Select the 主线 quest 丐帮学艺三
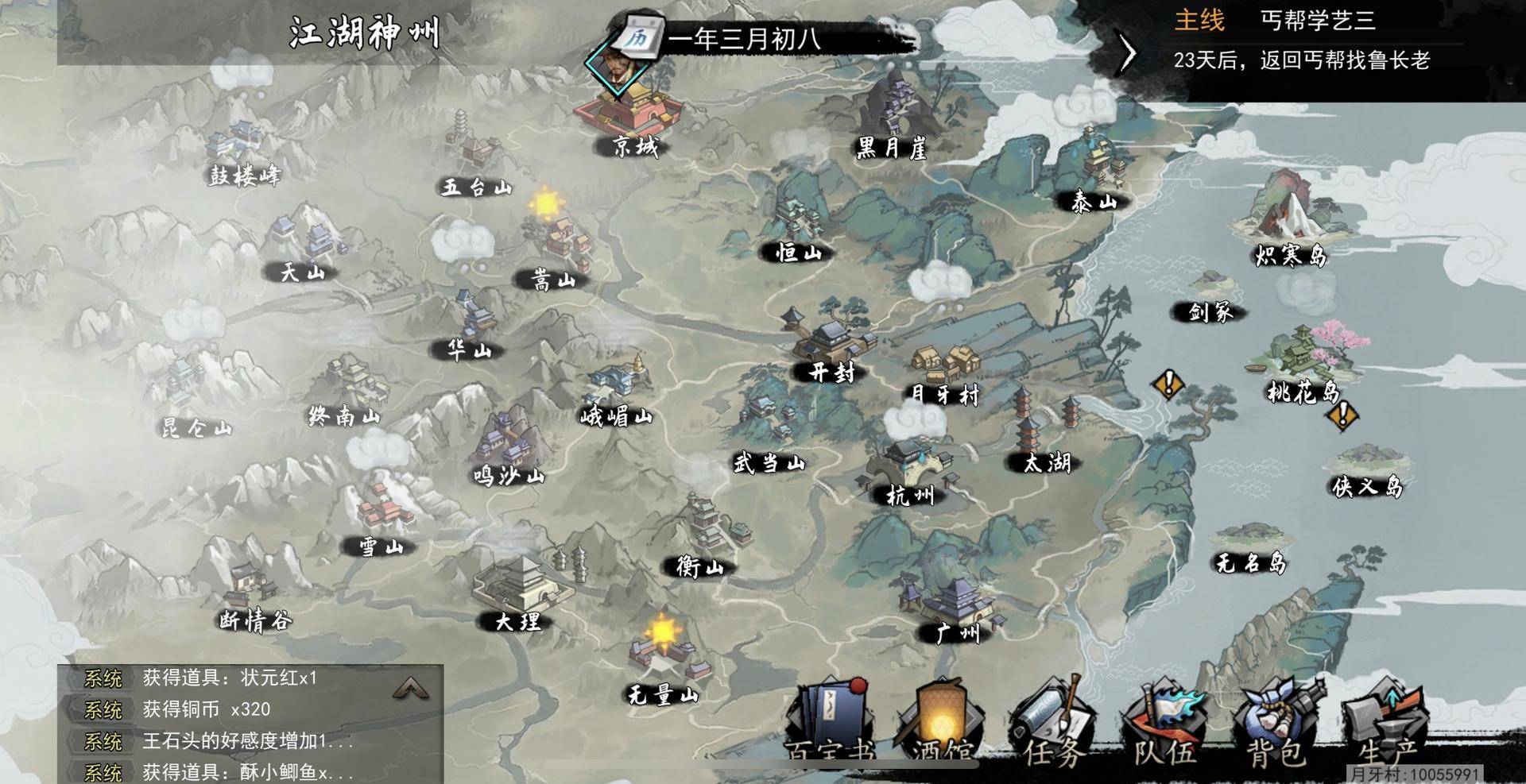The width and height of the screenshot is (1526, 784). [1318, 21]
